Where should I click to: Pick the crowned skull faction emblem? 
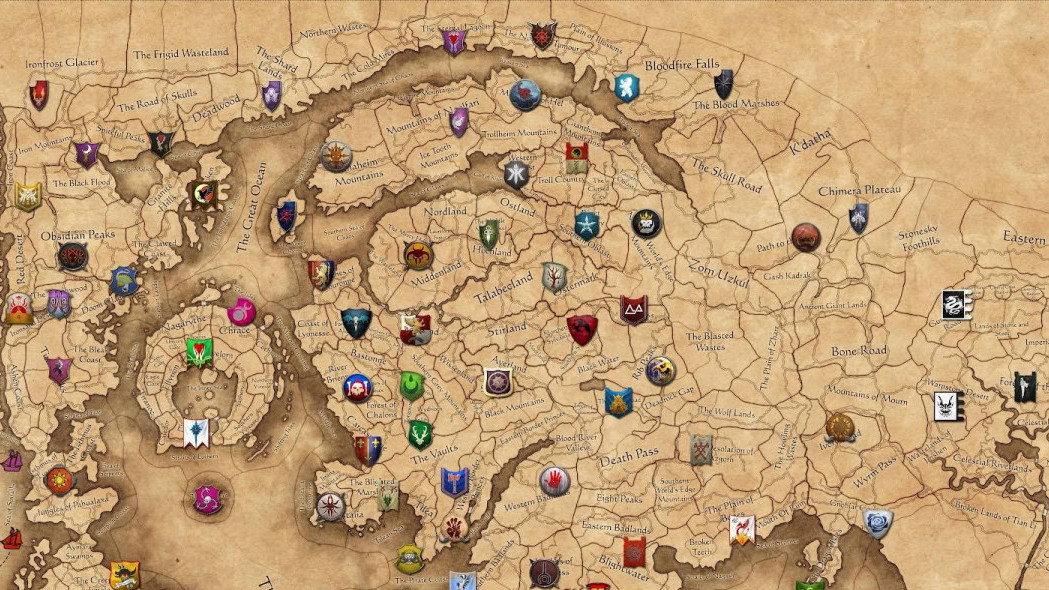click(646, 223)
